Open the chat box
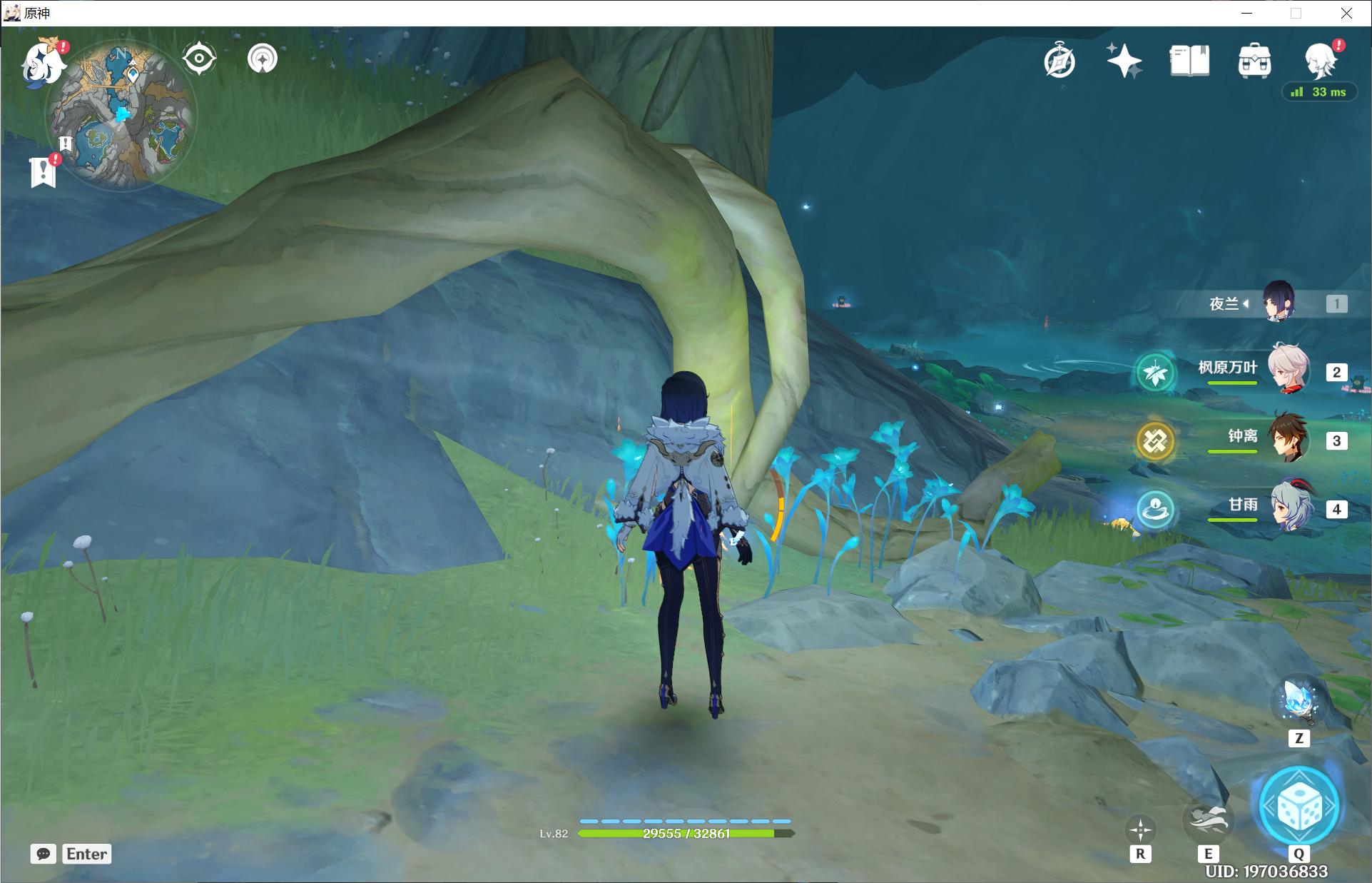 (x=44, y=854)
